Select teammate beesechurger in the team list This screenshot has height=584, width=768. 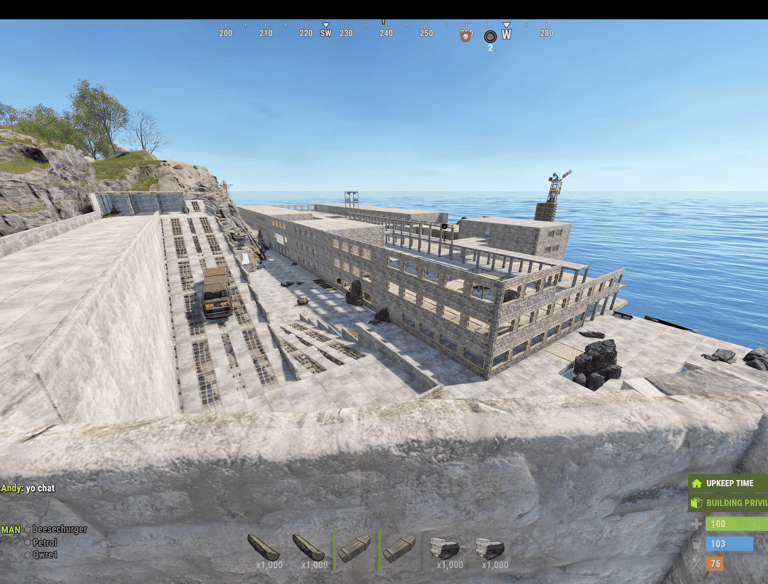(58, 529)
